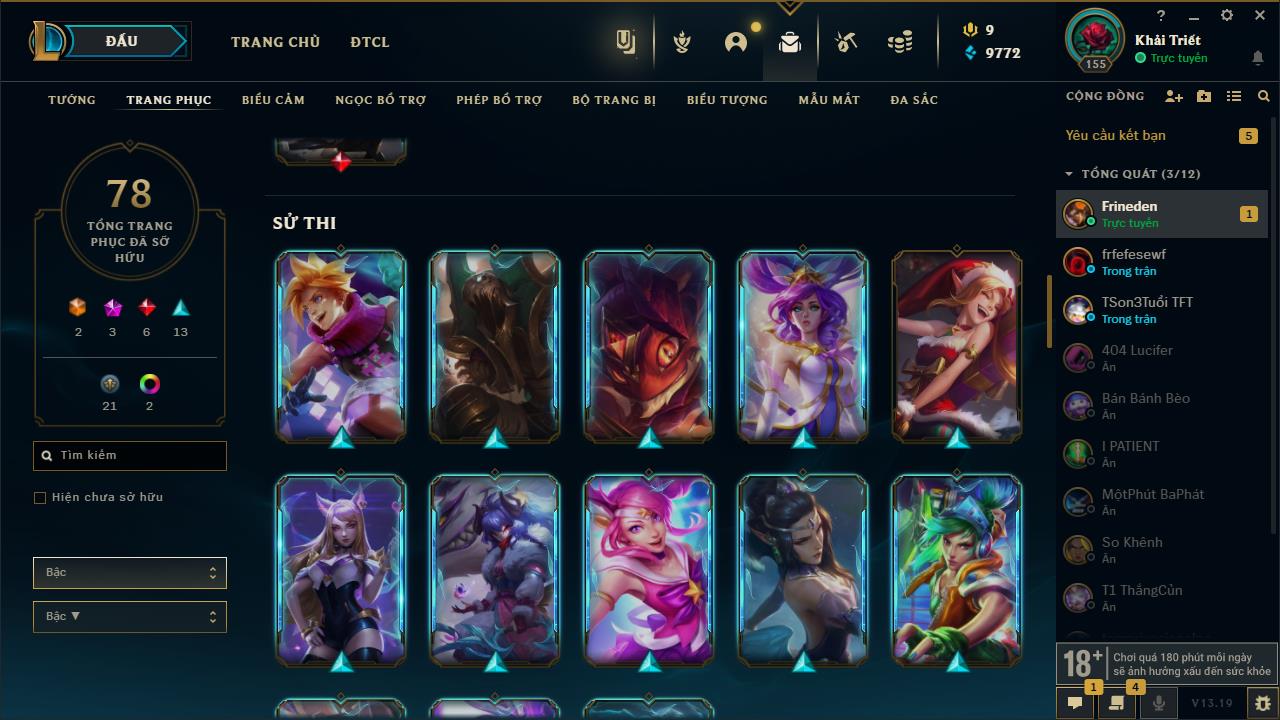Image resolution: width=1280 pixels, height=720 pixels.
Task: Switch to the TƯỚNG tab
Action: coord(71,100)
